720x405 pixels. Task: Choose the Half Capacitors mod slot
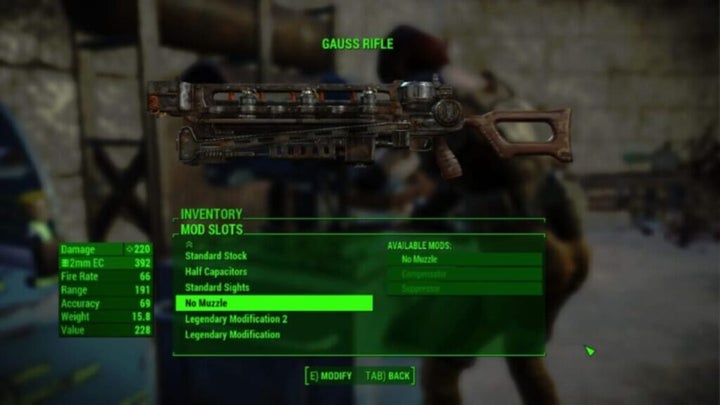(217, 272)
